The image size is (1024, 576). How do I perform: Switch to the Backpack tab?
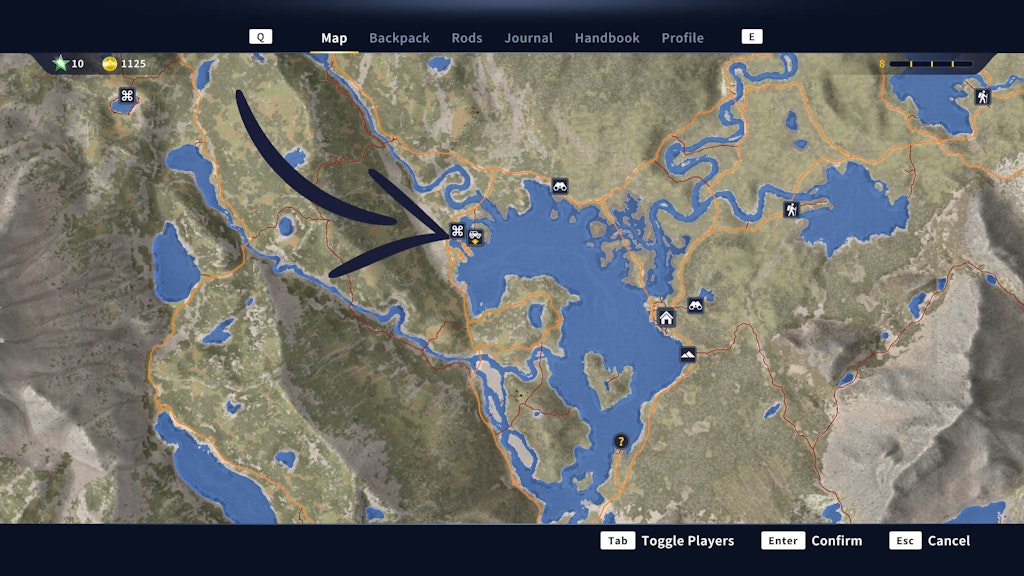399,38
